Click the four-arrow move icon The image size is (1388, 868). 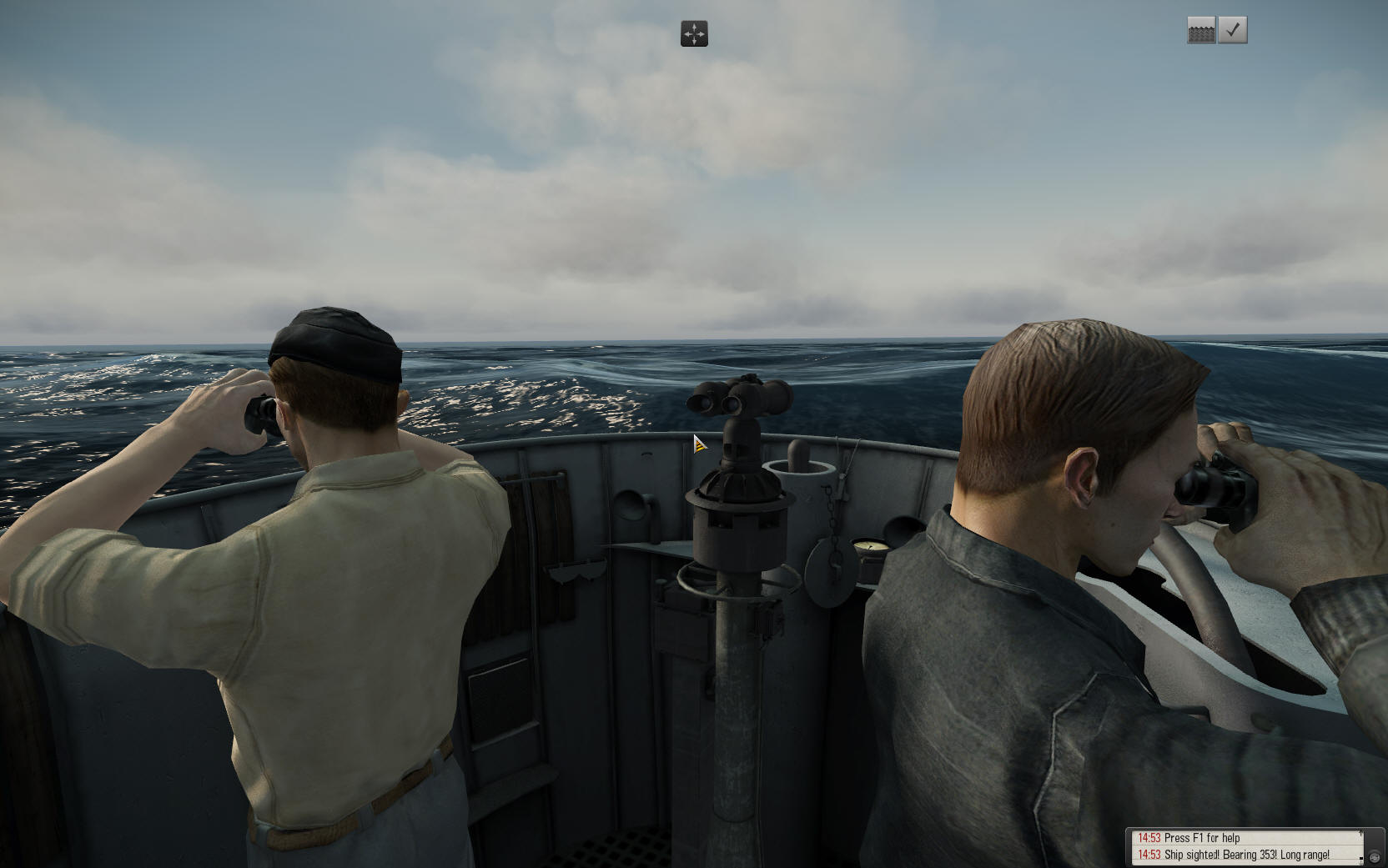point(694,34)
